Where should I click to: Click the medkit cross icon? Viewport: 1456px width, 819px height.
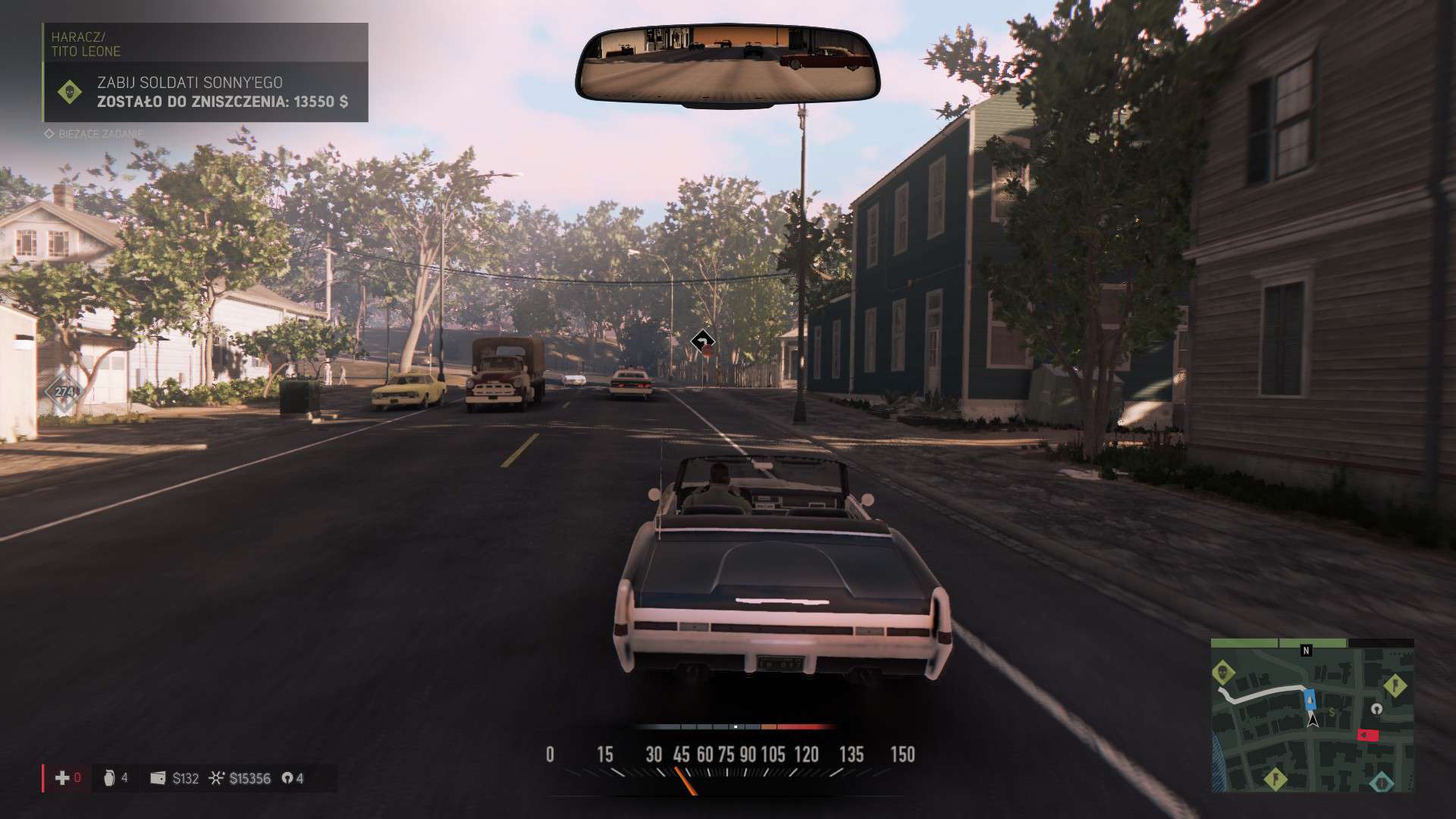(62, 778)
